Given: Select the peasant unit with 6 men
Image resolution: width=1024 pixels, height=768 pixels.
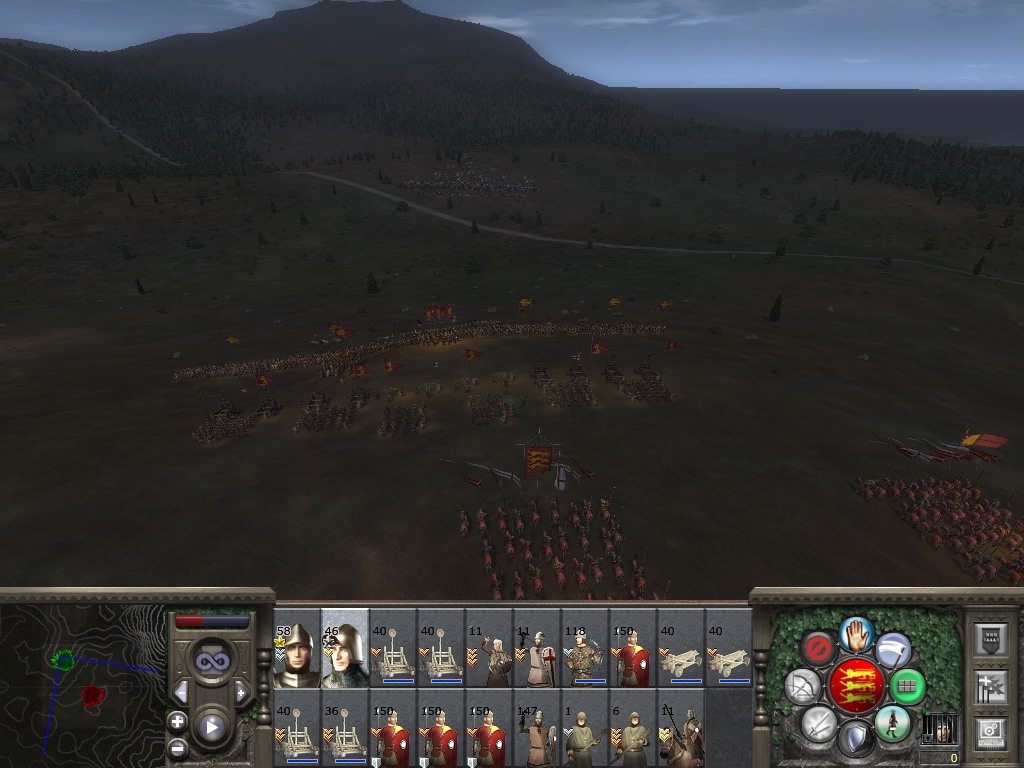Looking at the screenshot, I should [633, 729].
